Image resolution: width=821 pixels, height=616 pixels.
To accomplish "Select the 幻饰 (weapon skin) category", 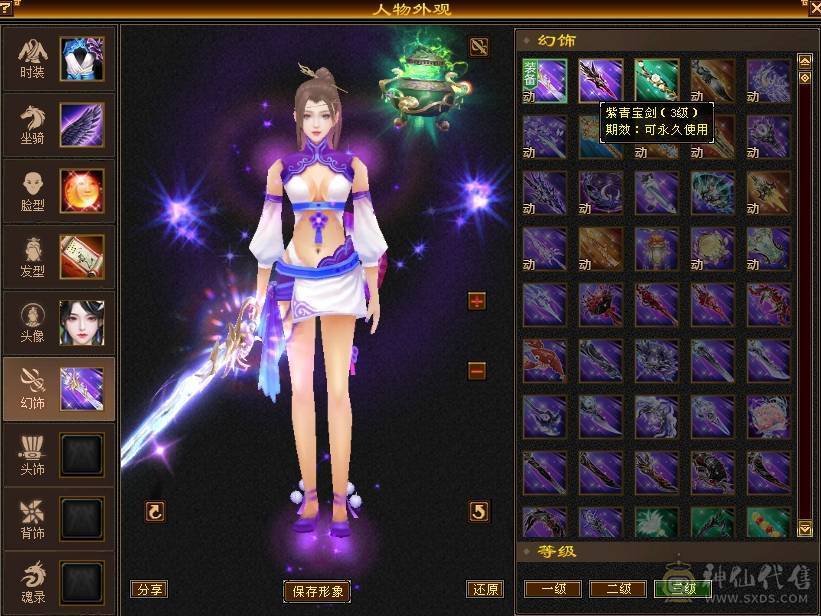I will pos(58,387).
